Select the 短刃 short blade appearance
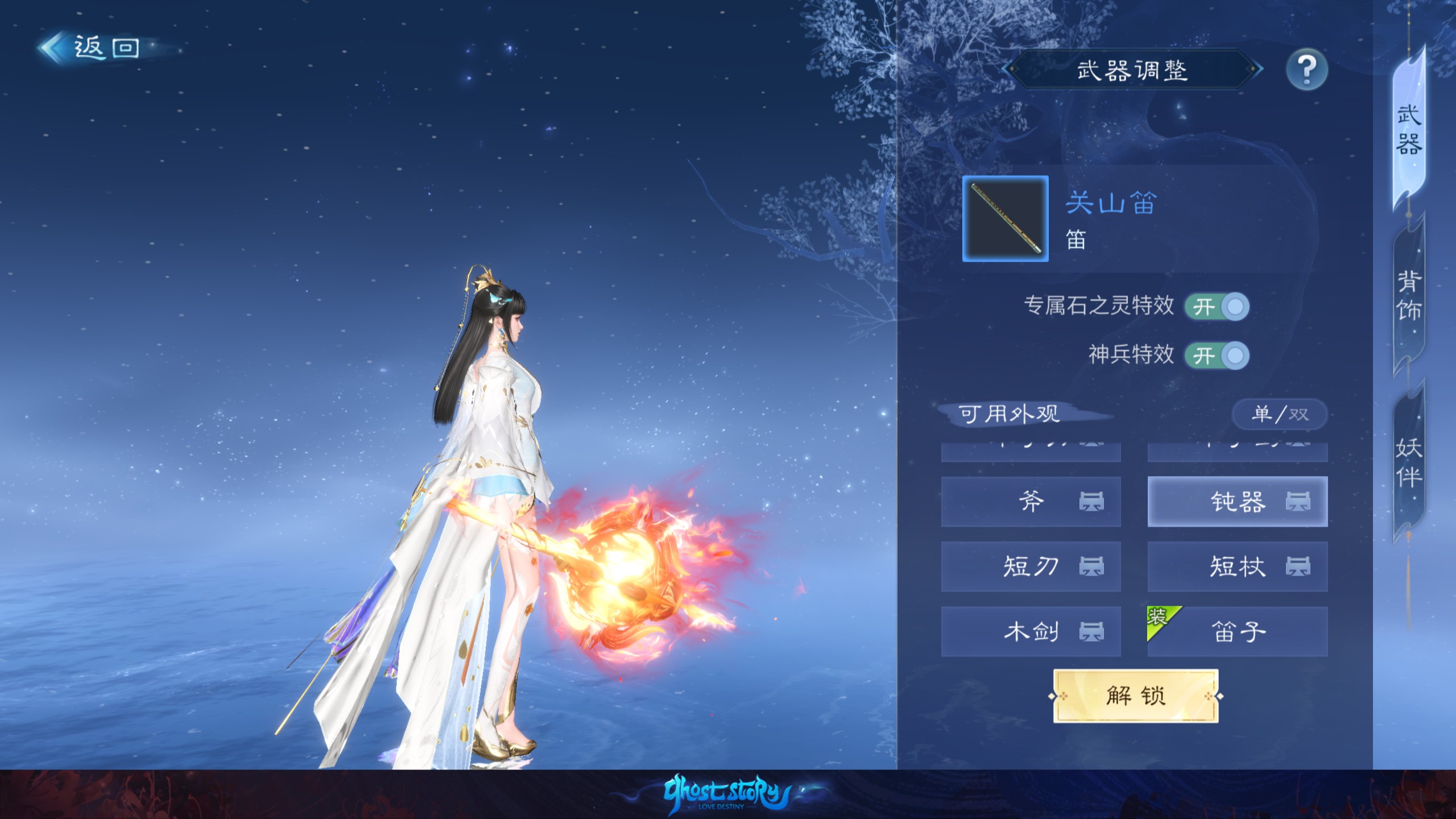The image size is (1456, 819). tap(1031, 566)
